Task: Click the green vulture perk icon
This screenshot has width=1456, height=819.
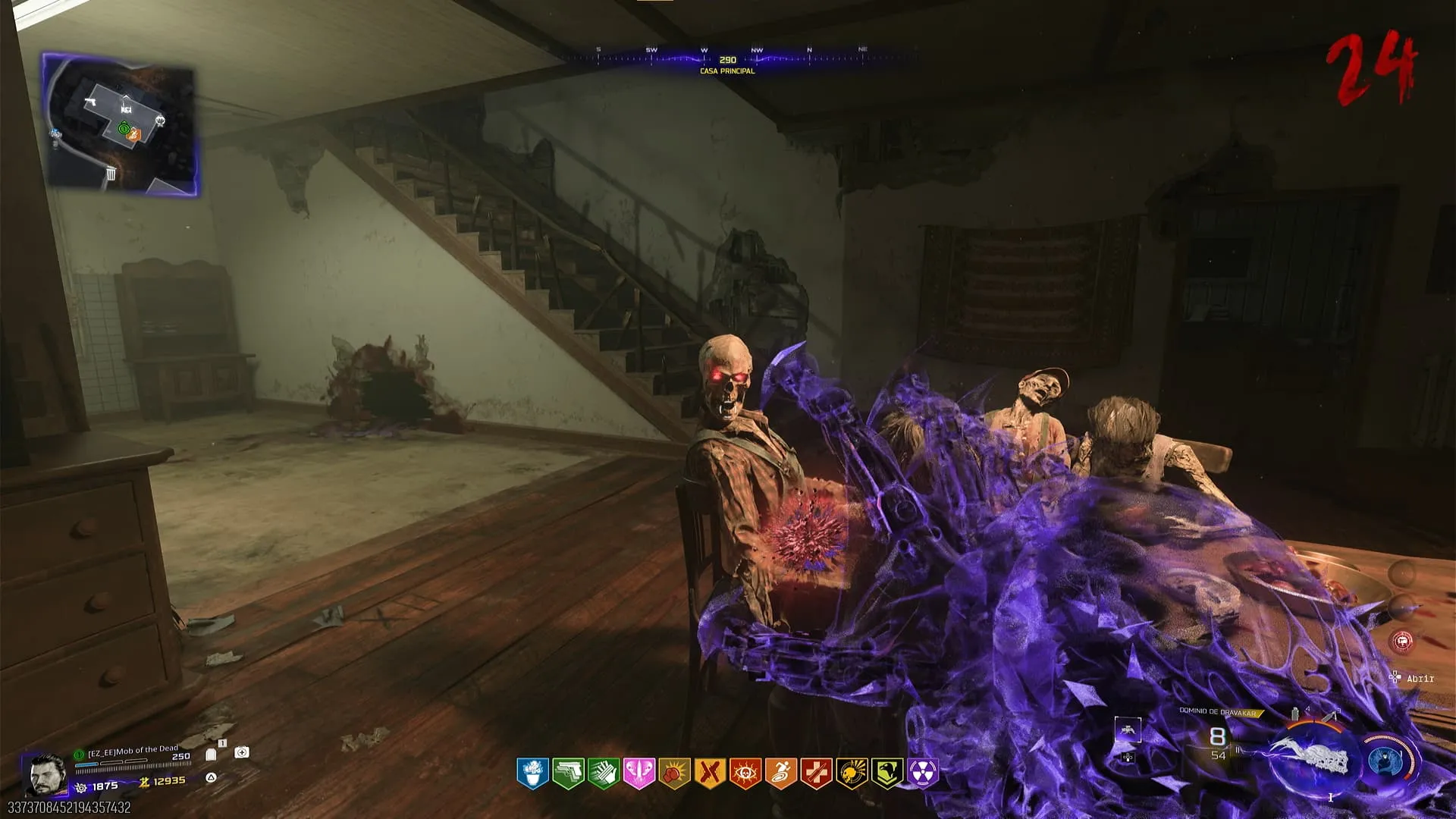Action: pos(887,773)
